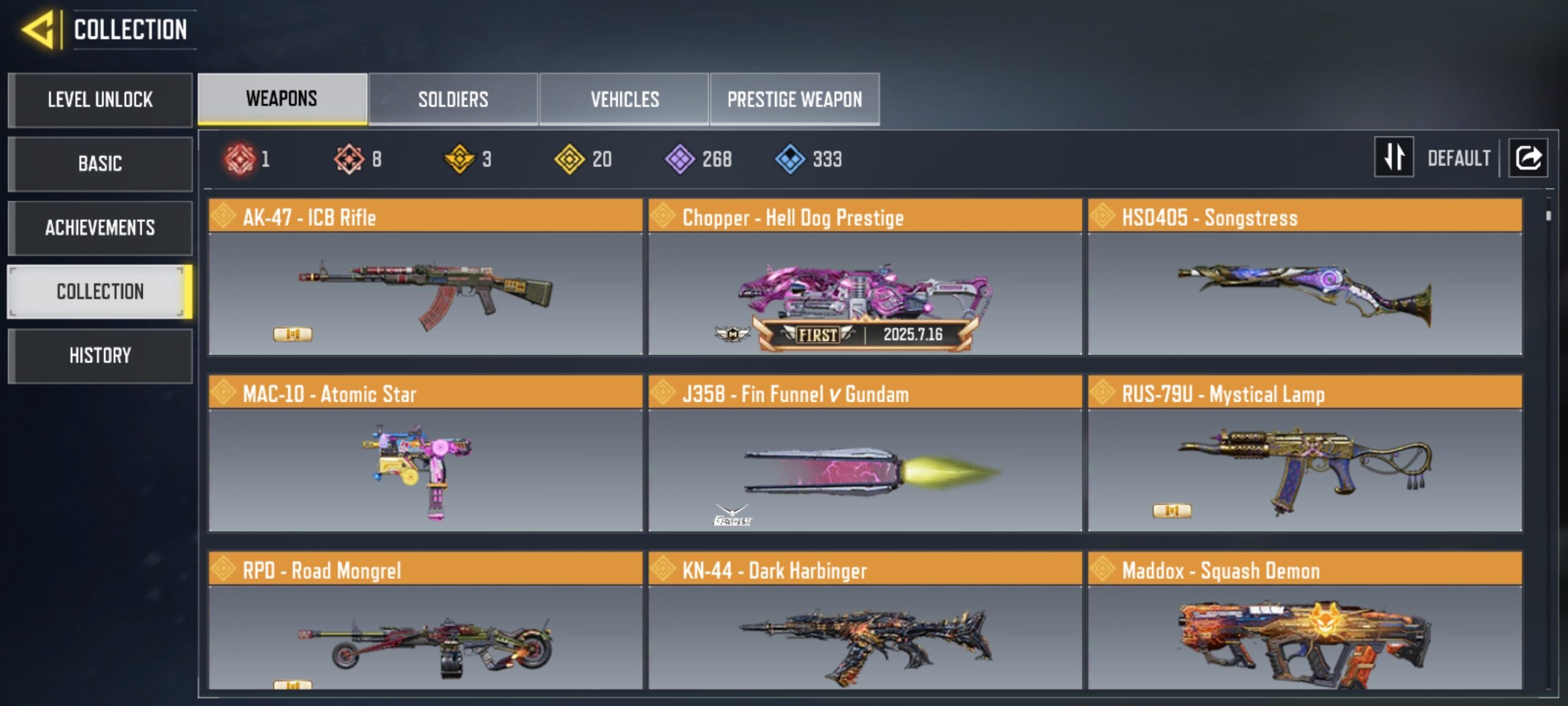The width and height of the screenshot is (1568, 706).
Task: Click HISTORY in the left sidebar
Action: [x=100, y=355]
